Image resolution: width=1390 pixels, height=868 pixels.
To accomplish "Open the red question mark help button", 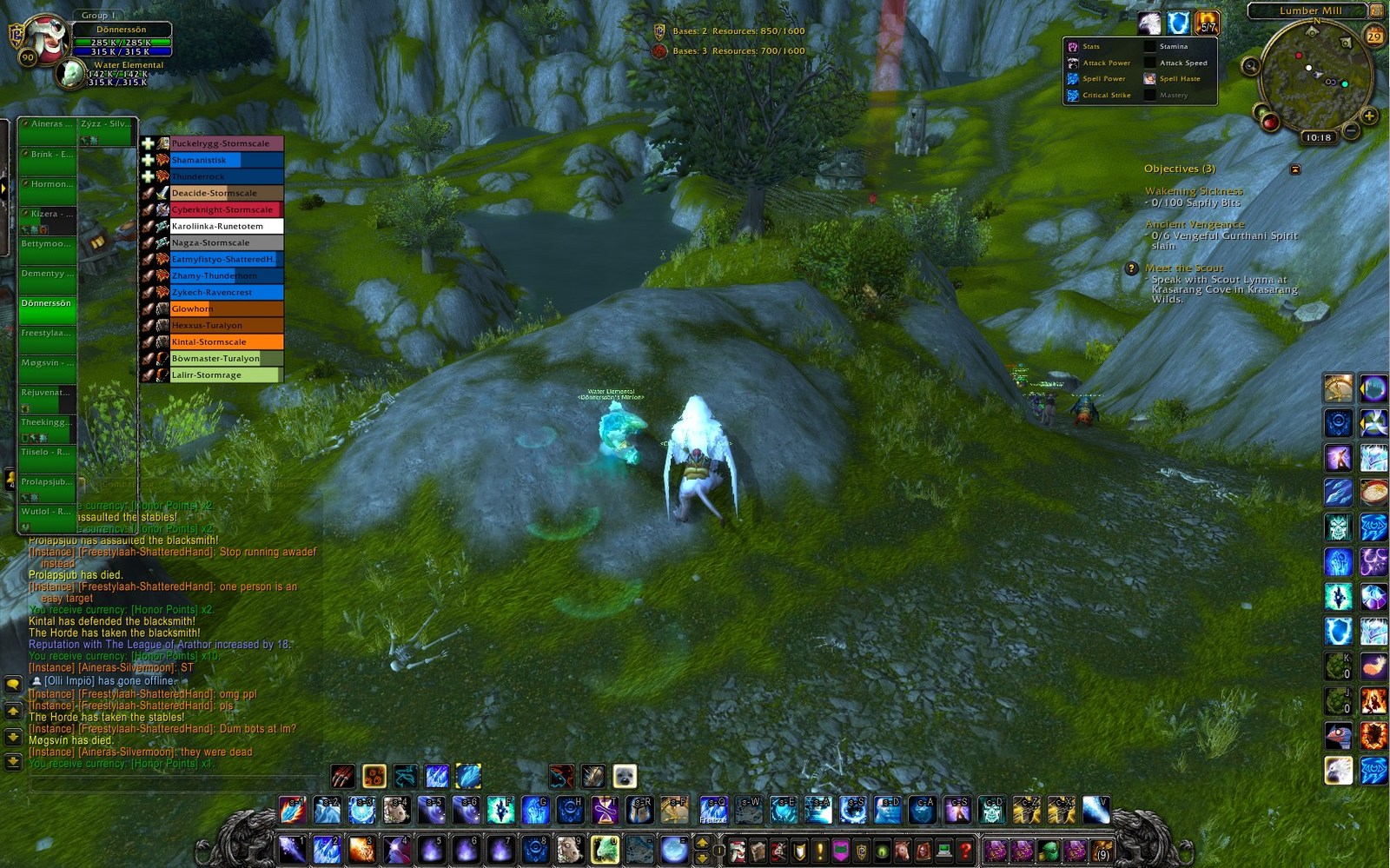I will [x=964, y=849].
